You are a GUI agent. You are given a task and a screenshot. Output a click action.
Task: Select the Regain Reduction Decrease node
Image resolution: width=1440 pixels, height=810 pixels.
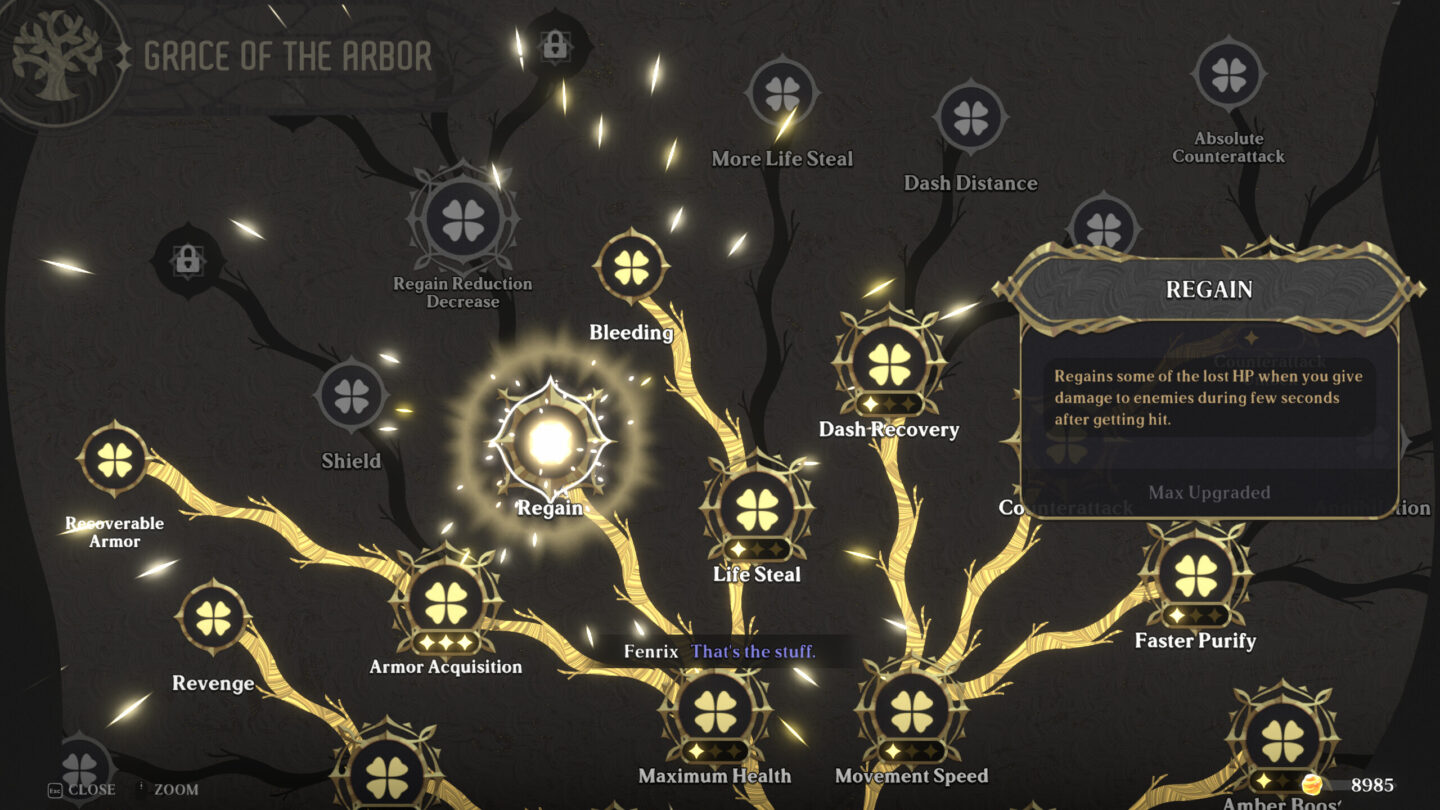tap(463, 222)
